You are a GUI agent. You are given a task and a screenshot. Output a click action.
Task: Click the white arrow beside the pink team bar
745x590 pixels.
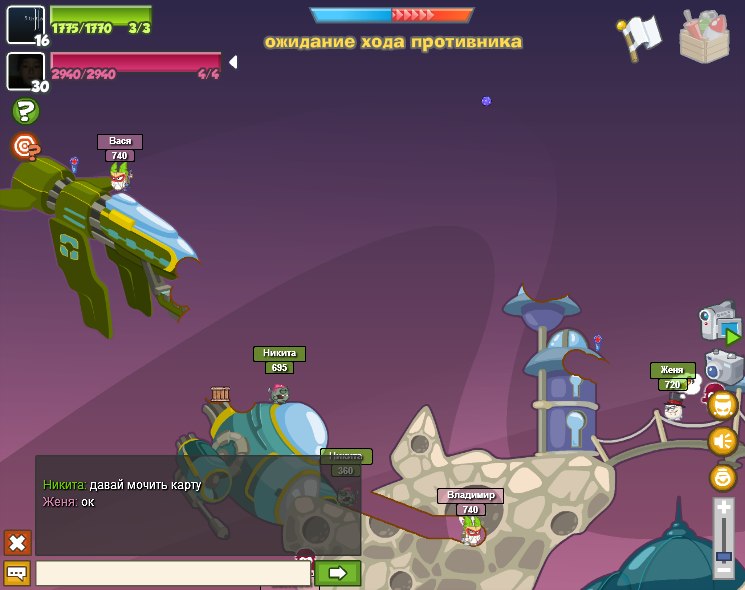(233, 62)
